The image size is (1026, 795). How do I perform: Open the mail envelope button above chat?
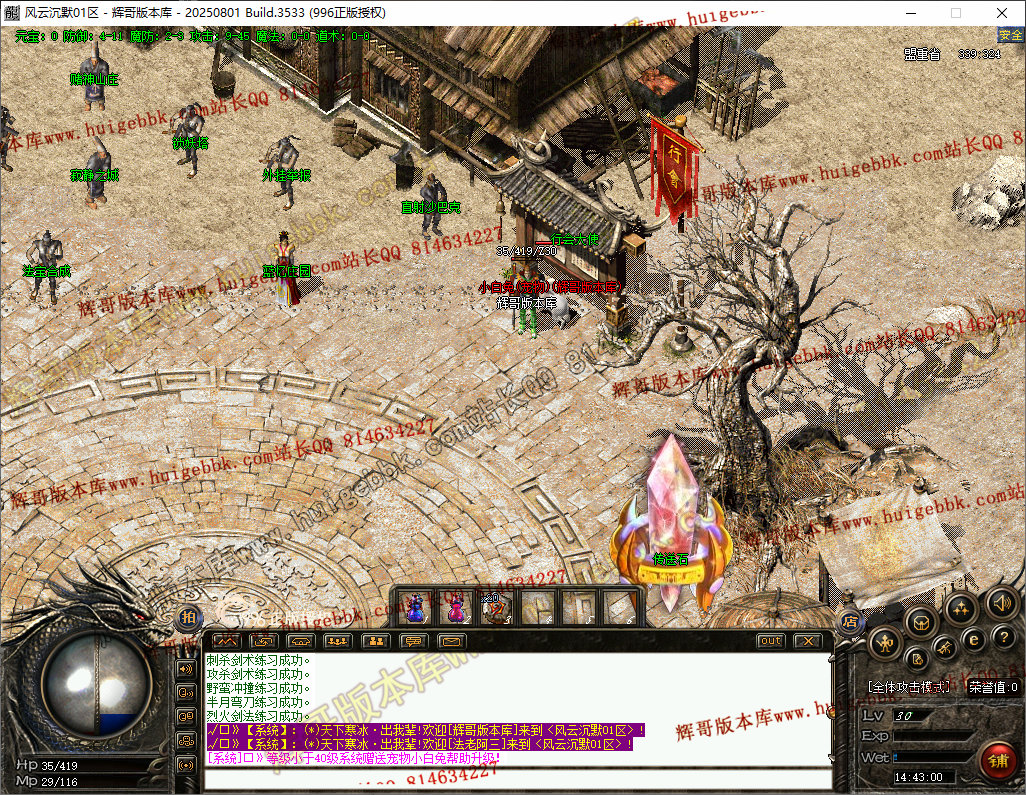pos(452,641)
